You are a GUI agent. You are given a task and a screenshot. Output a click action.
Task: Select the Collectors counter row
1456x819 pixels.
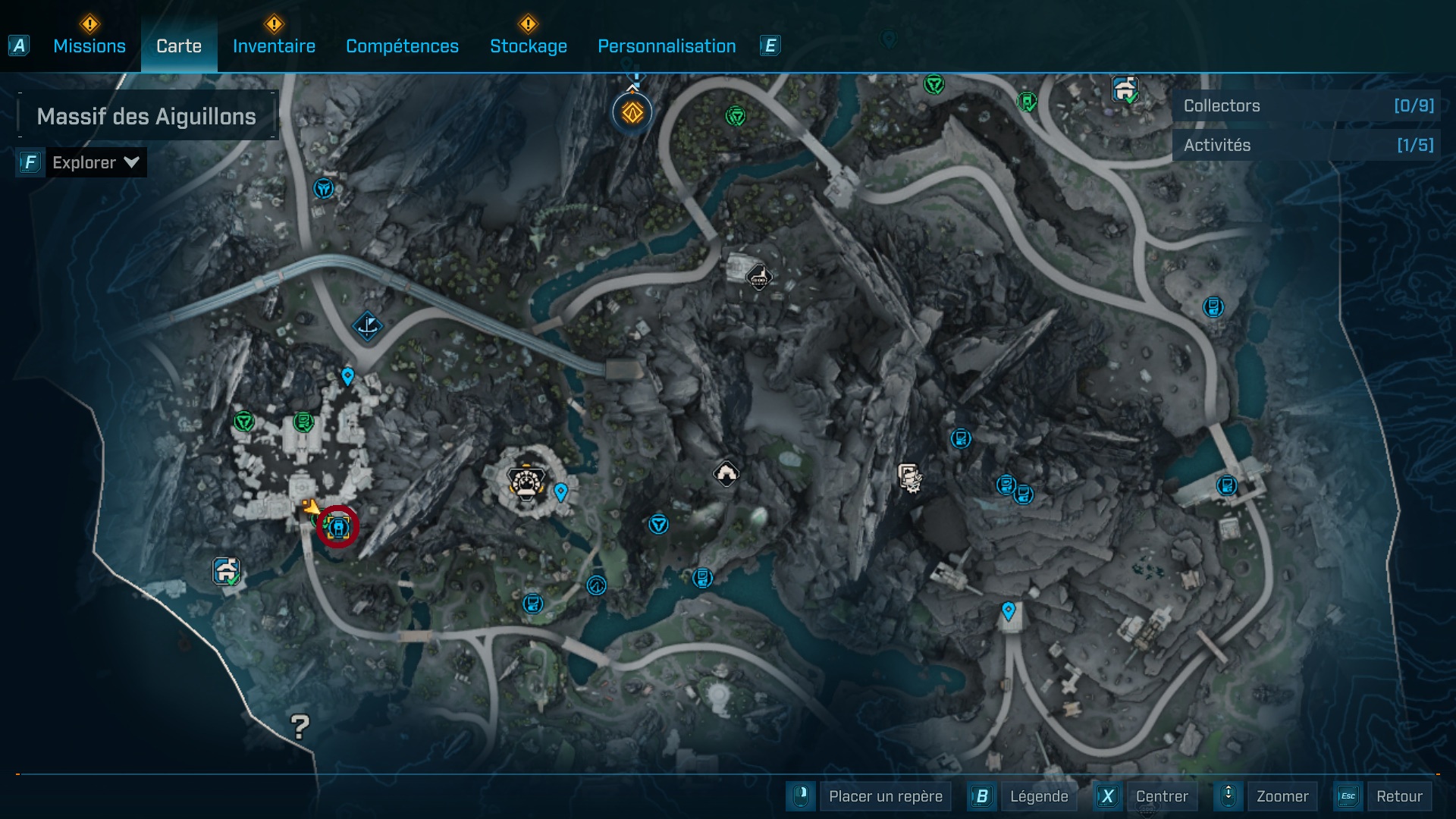pyautogui.click(x=1307, y=106)
